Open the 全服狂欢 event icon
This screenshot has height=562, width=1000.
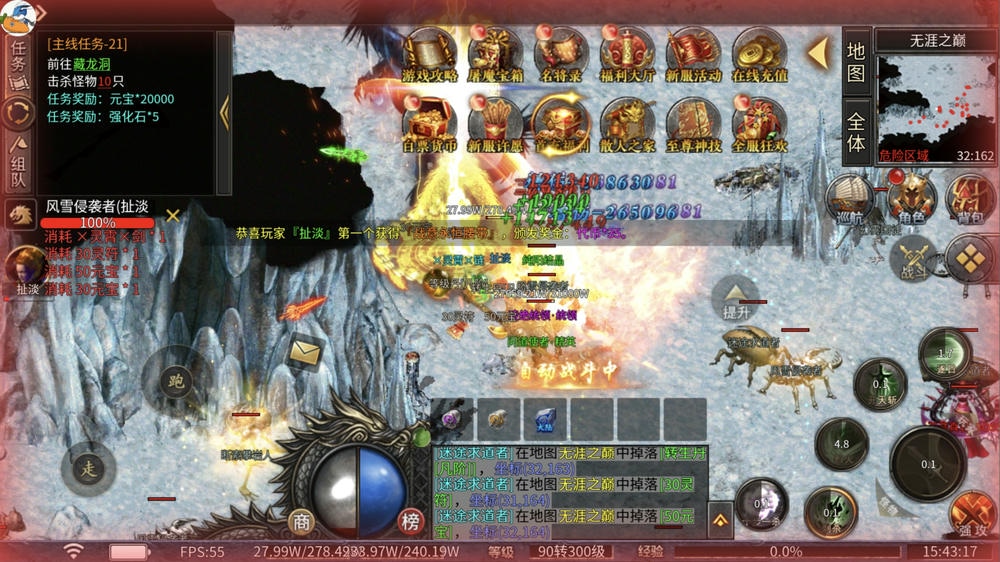759,124
